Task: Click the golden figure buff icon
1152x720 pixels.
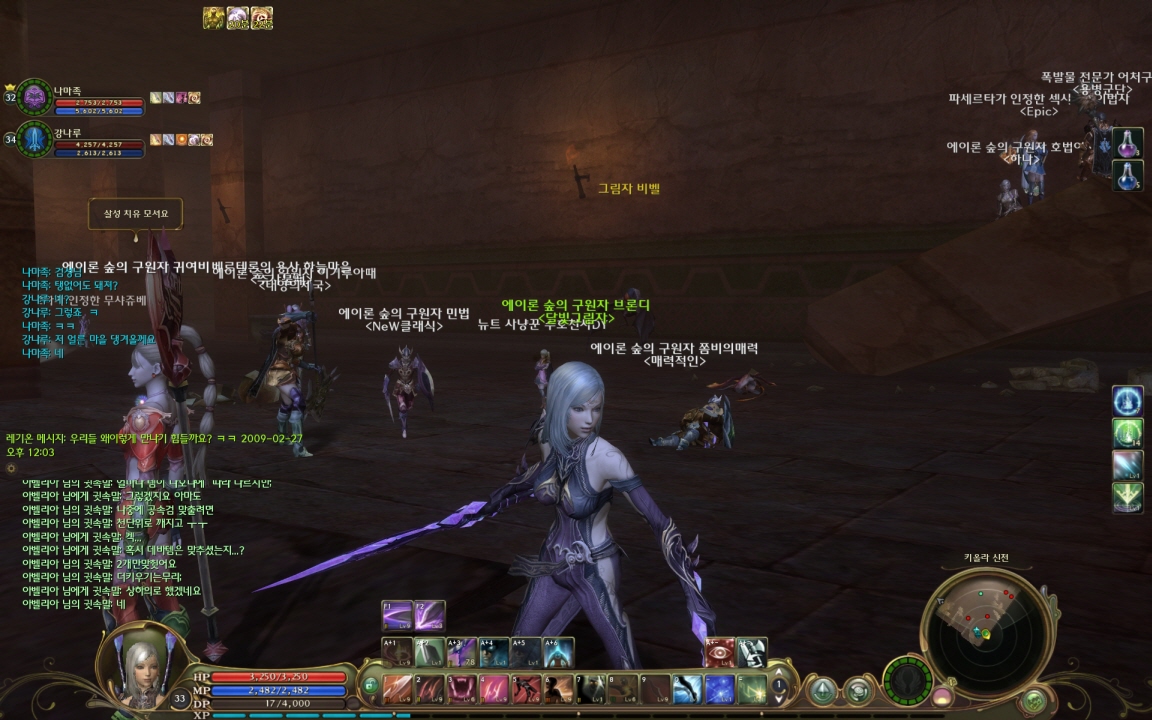Action: click(x=213, y=18)
